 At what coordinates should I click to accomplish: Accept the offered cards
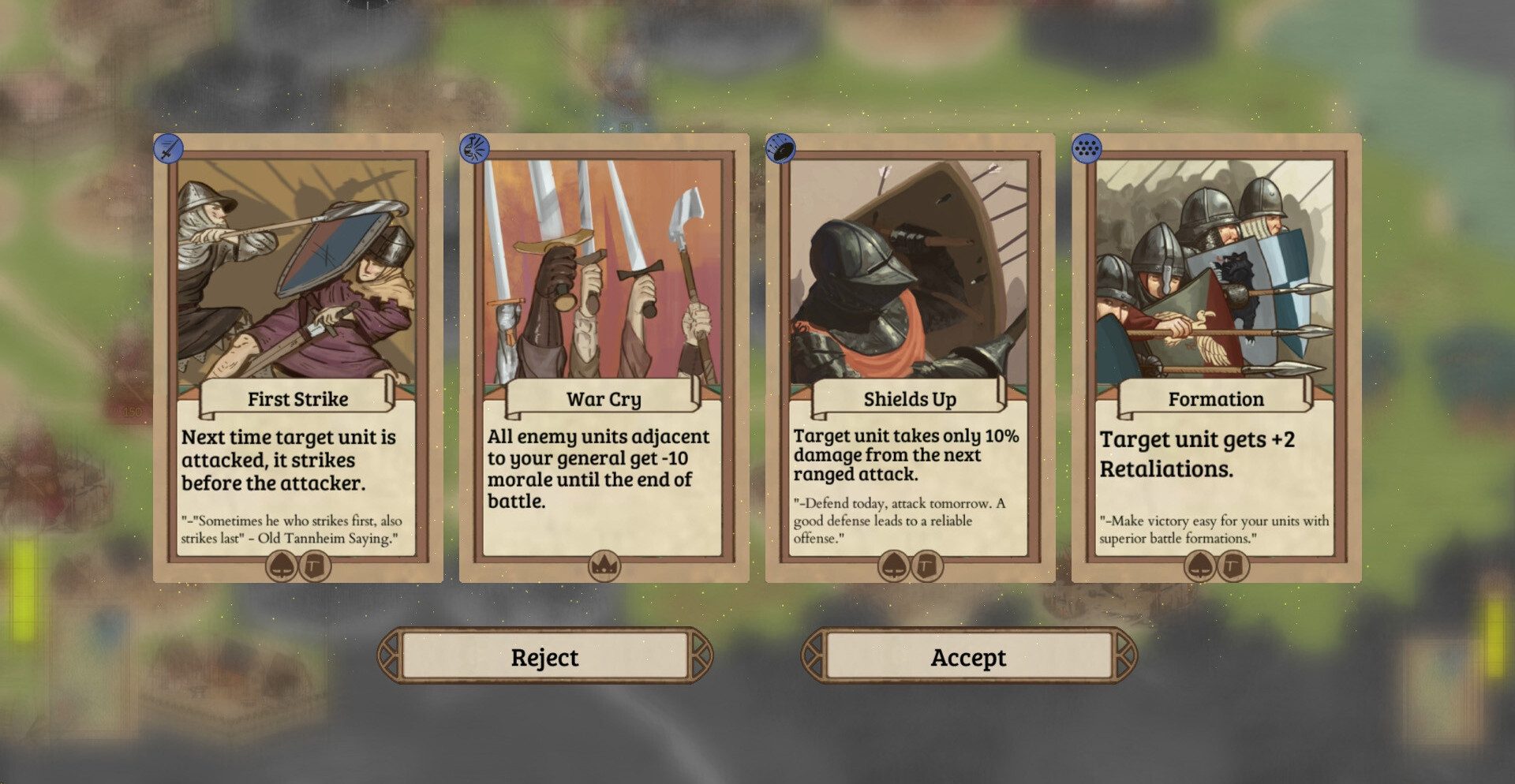[968, 656]
